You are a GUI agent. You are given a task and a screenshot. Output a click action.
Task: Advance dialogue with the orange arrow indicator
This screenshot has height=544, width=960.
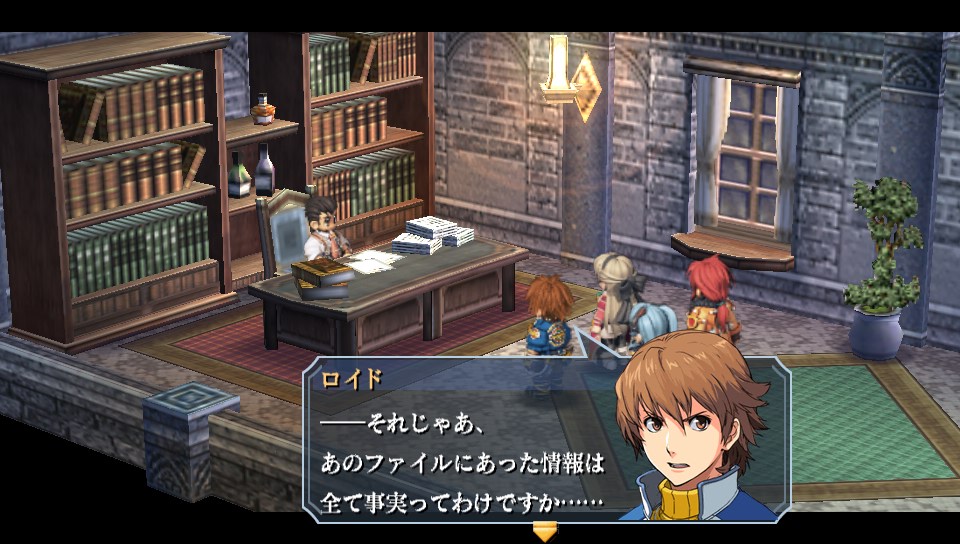(544, 531)
